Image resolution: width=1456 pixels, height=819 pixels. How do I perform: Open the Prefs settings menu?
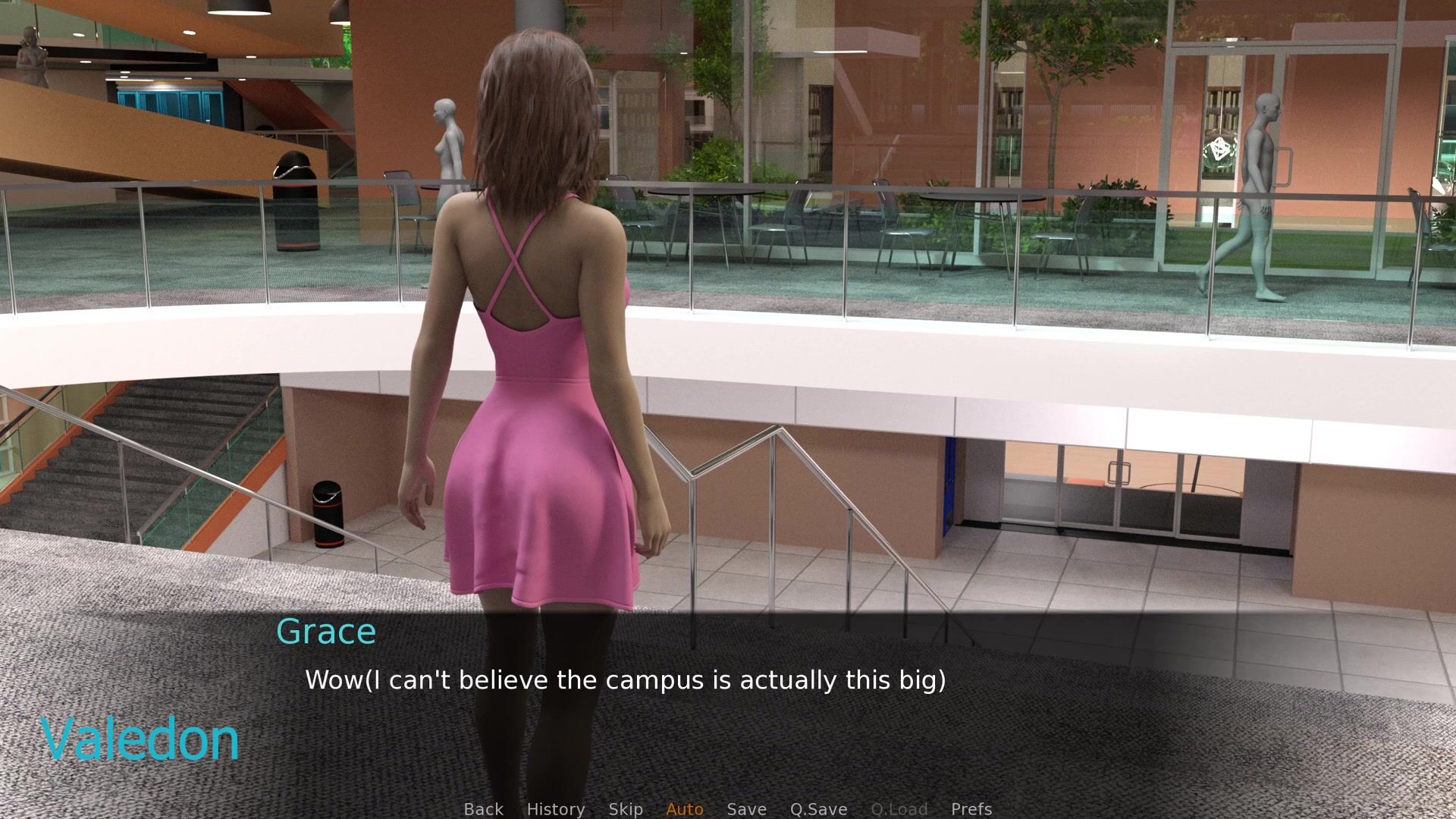[971, 809]
